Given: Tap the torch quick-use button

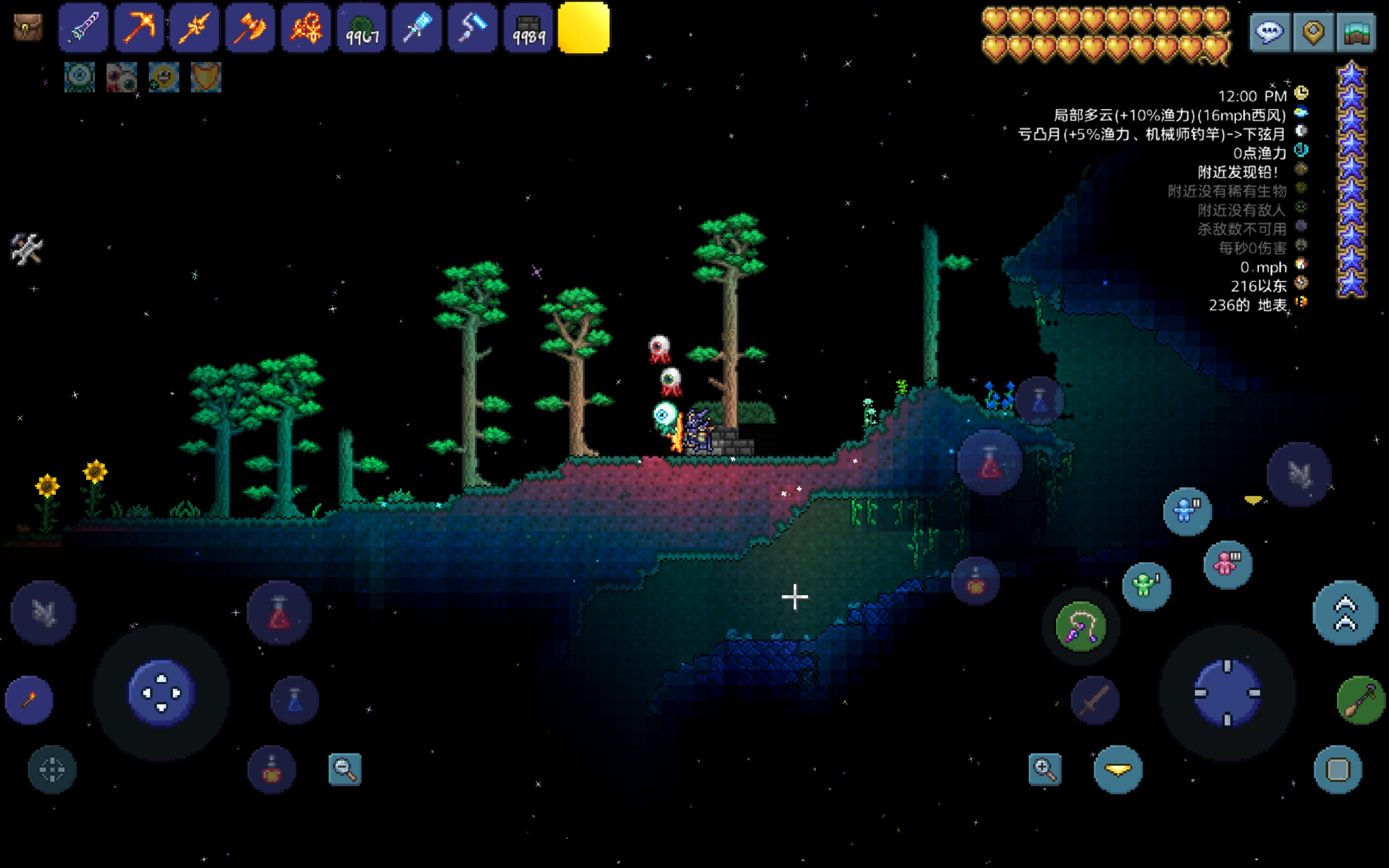Looking at the screenshot, I should coord(29,700).
